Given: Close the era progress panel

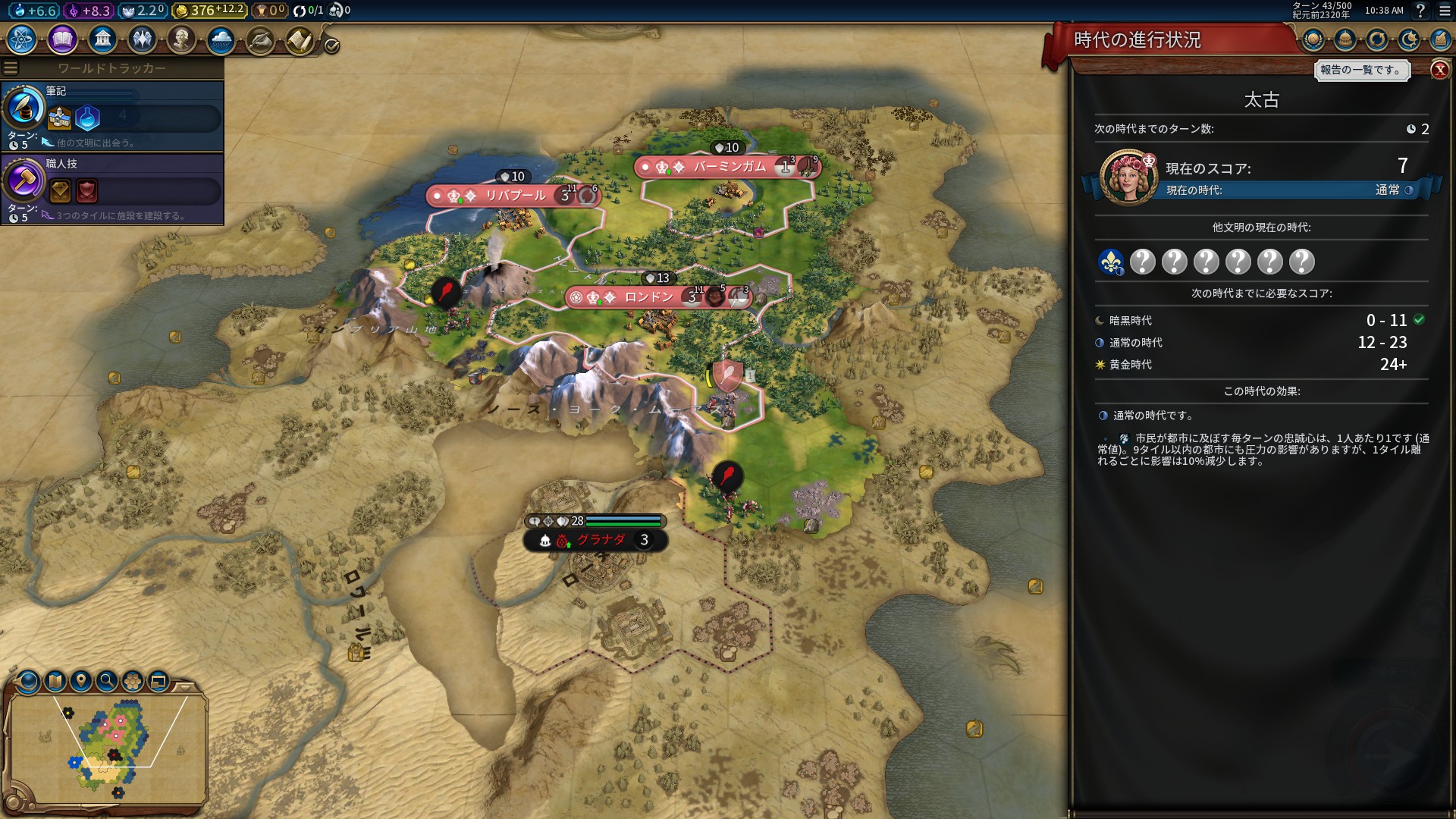Looking at the screenshot, I should pos(1439,70).
